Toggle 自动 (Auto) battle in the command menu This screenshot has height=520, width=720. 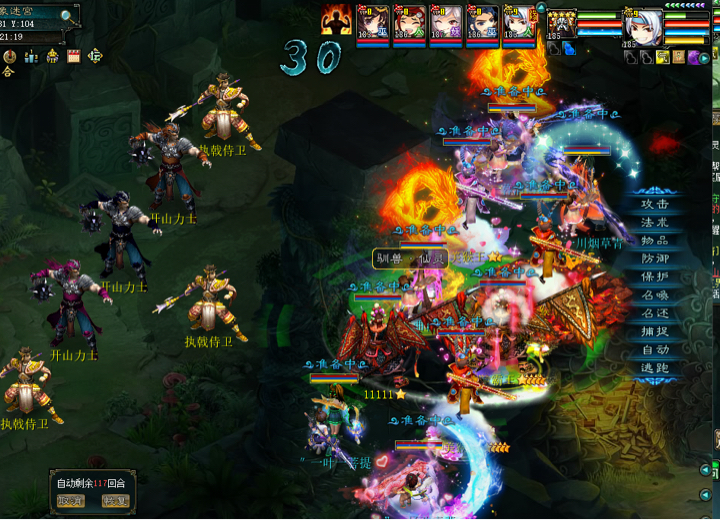[655, 349]
